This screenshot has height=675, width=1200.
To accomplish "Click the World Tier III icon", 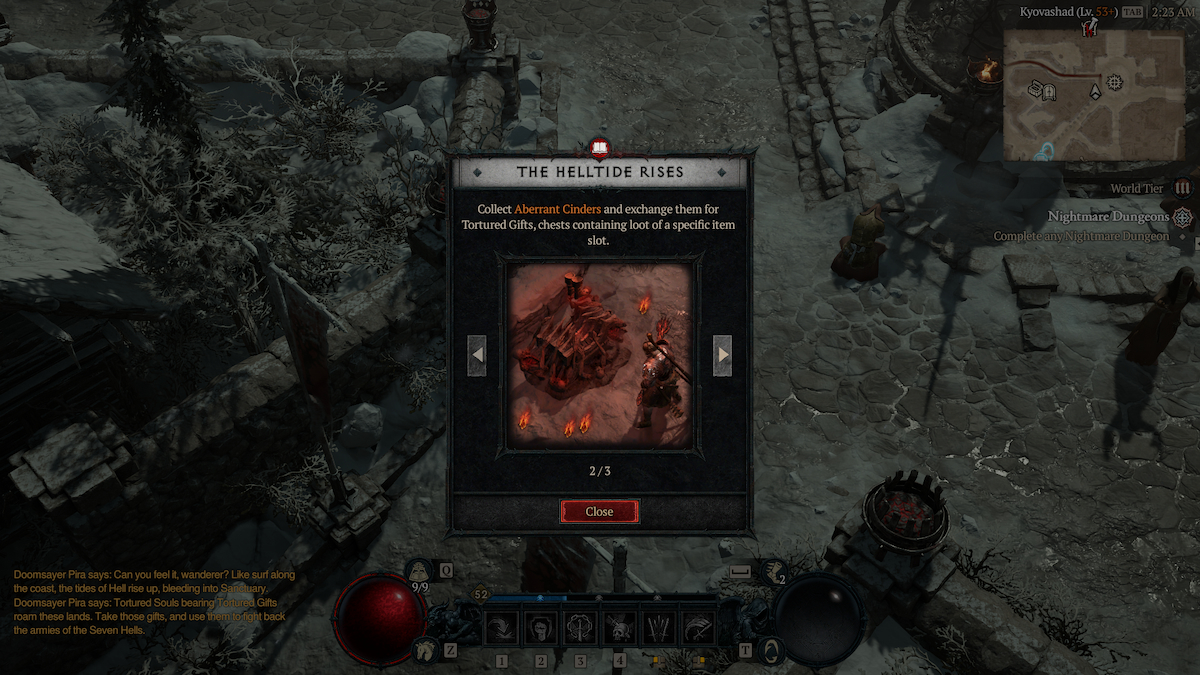I will click(1183, 188).
